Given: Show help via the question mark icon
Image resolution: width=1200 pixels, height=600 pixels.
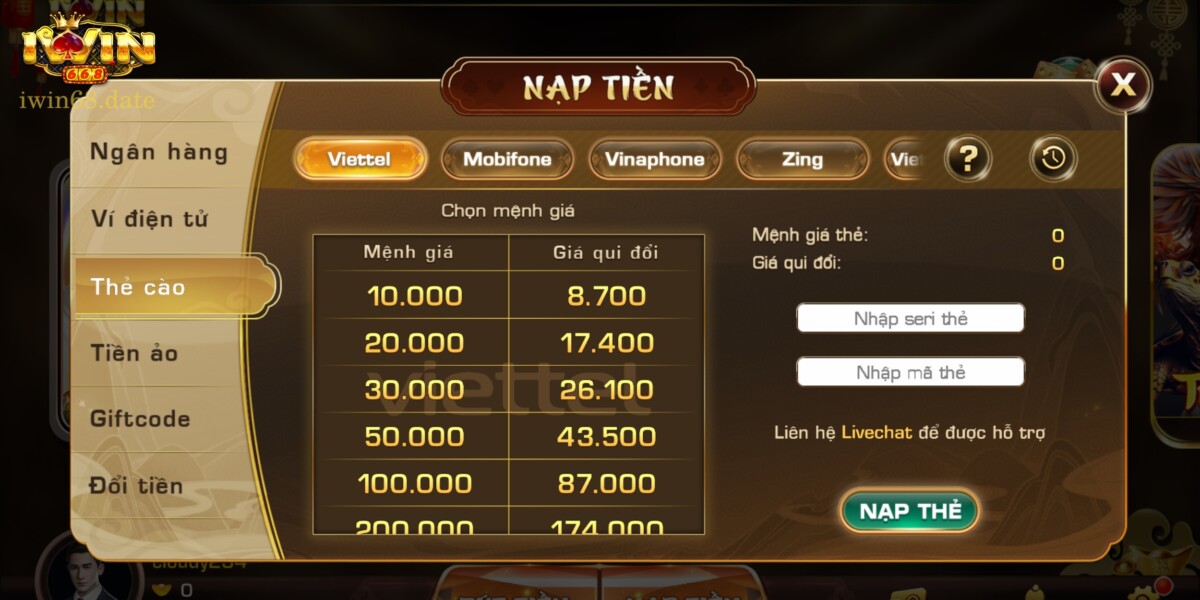Looking at the screenshot, I should (968, 158).
